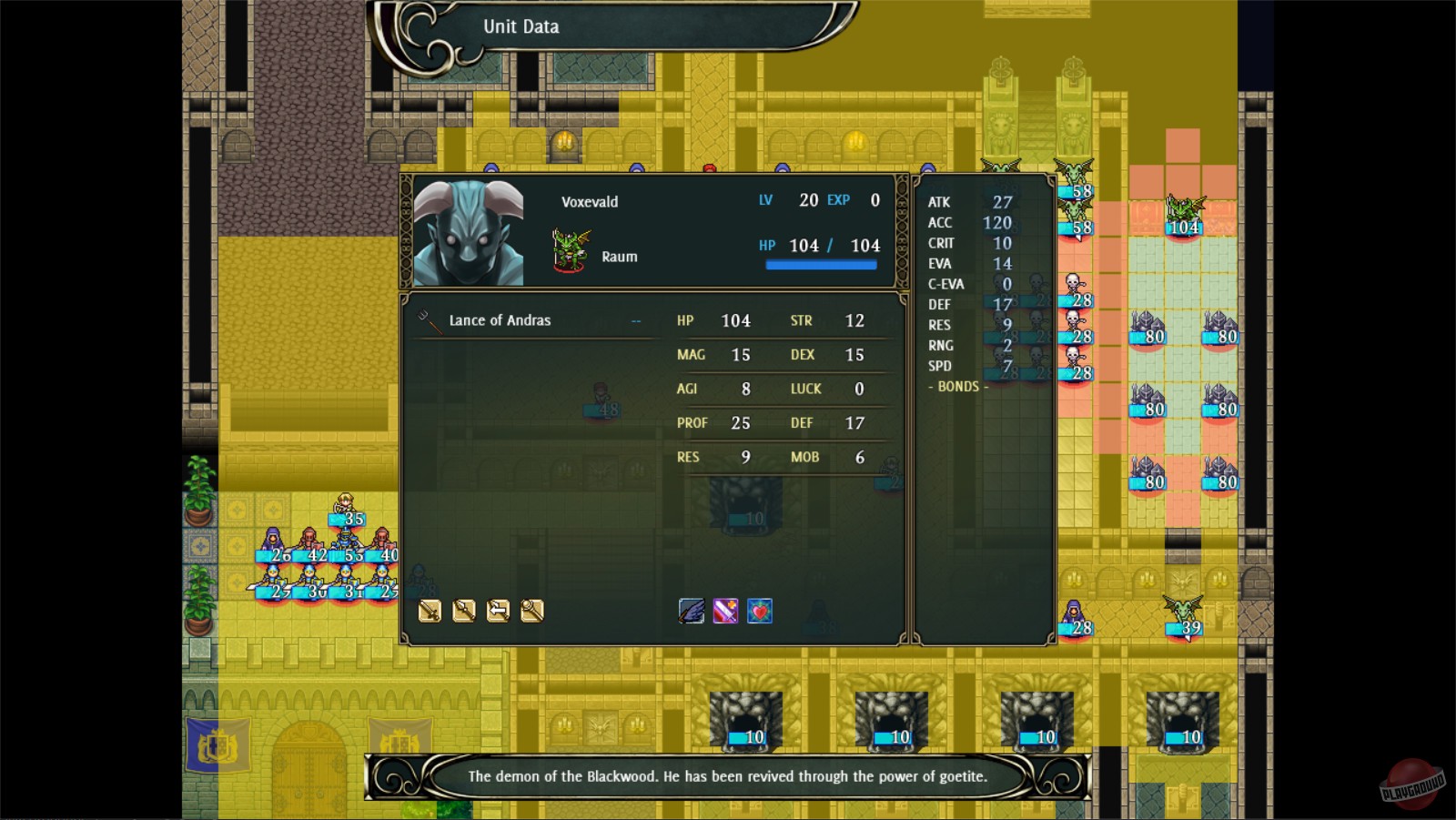
Task: Select the green heart passive skill icon
Action: 759,611
